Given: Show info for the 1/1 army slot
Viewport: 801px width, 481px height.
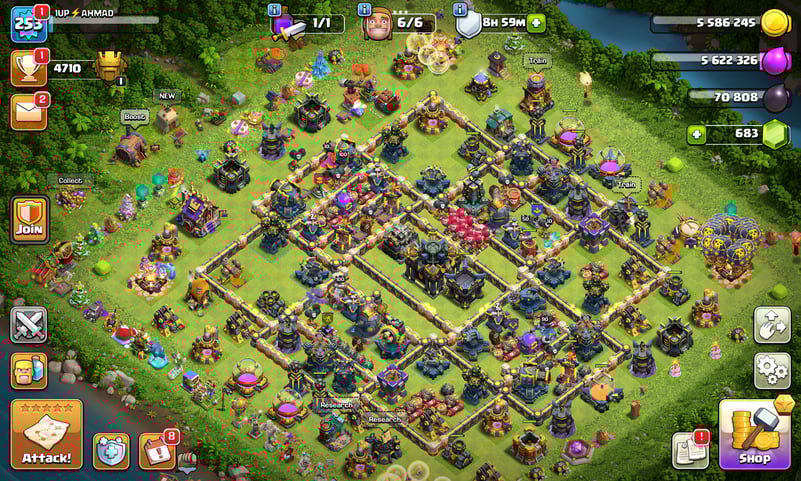Looking at the screenshot, I should 275,10.
